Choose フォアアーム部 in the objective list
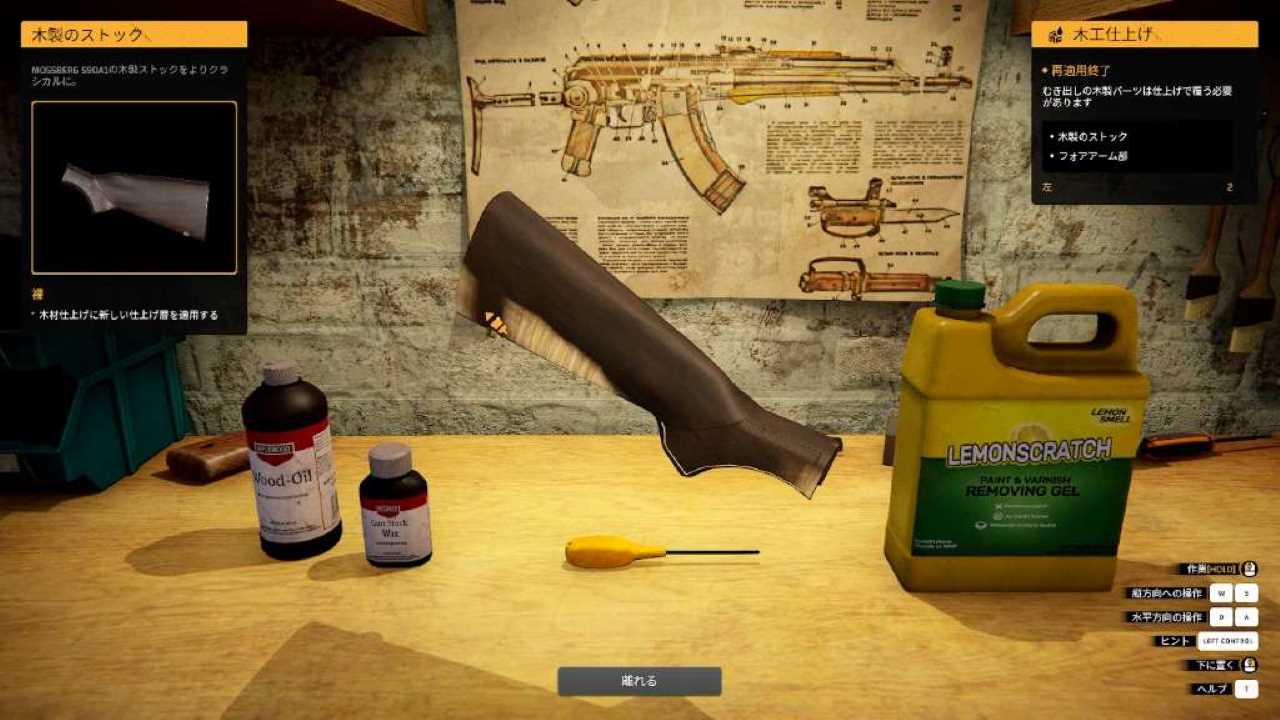Image resolution: width=1280 pixels, height=720 pixels. tap(1093, 156)
